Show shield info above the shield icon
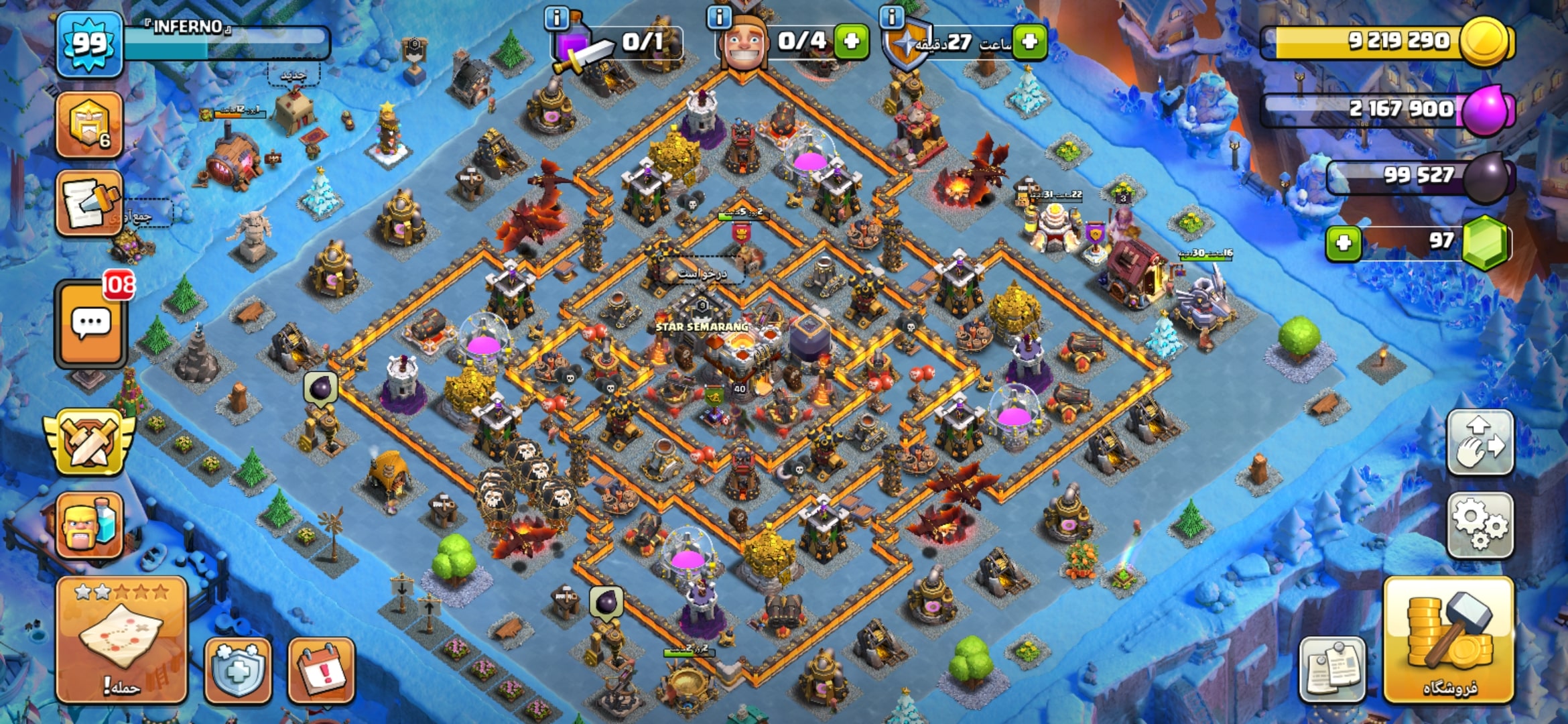 [x=892, y=17]
